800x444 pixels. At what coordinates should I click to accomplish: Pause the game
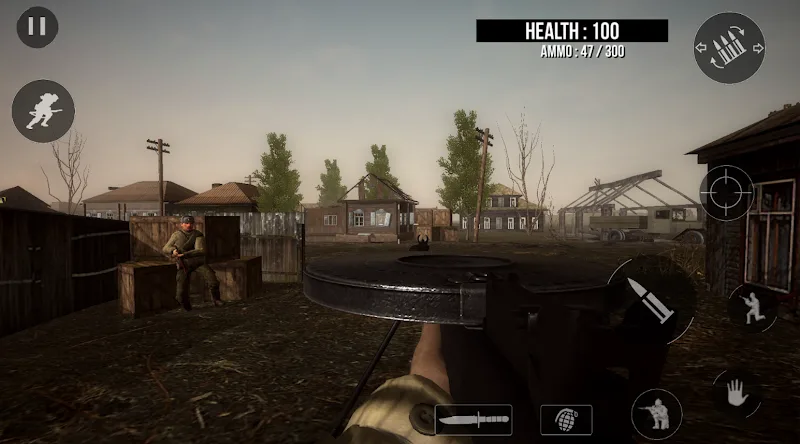click(x=37, y=27)
